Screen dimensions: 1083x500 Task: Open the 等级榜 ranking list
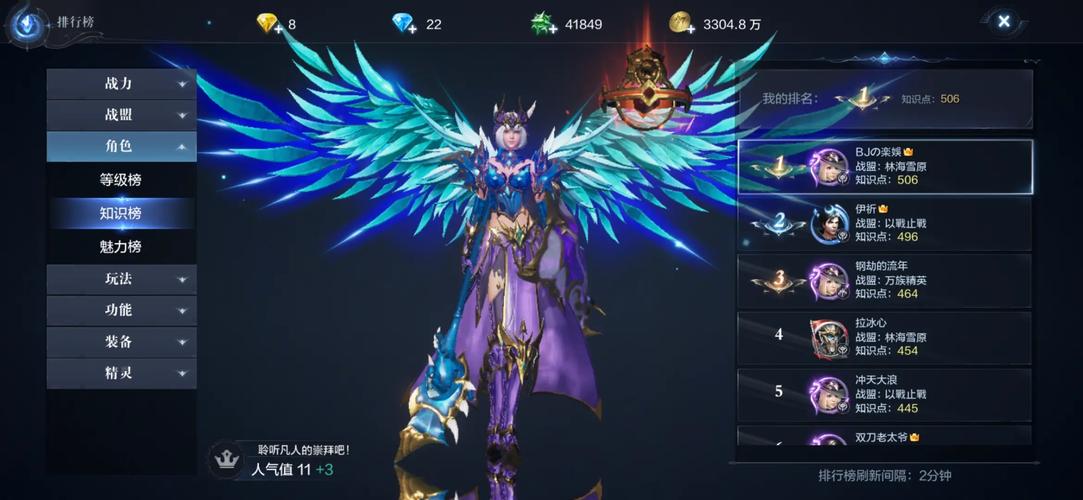[121, 181]
